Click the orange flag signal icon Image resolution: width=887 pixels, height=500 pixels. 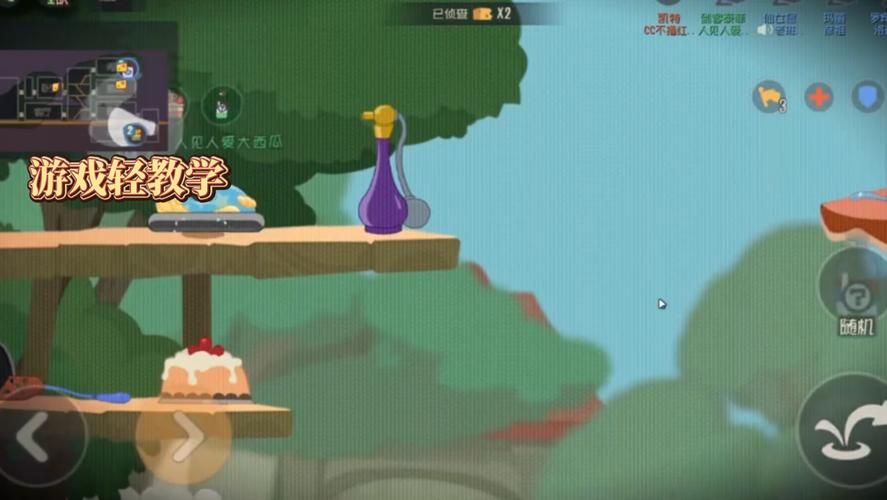pyautogui.click(x=768, y=97)
